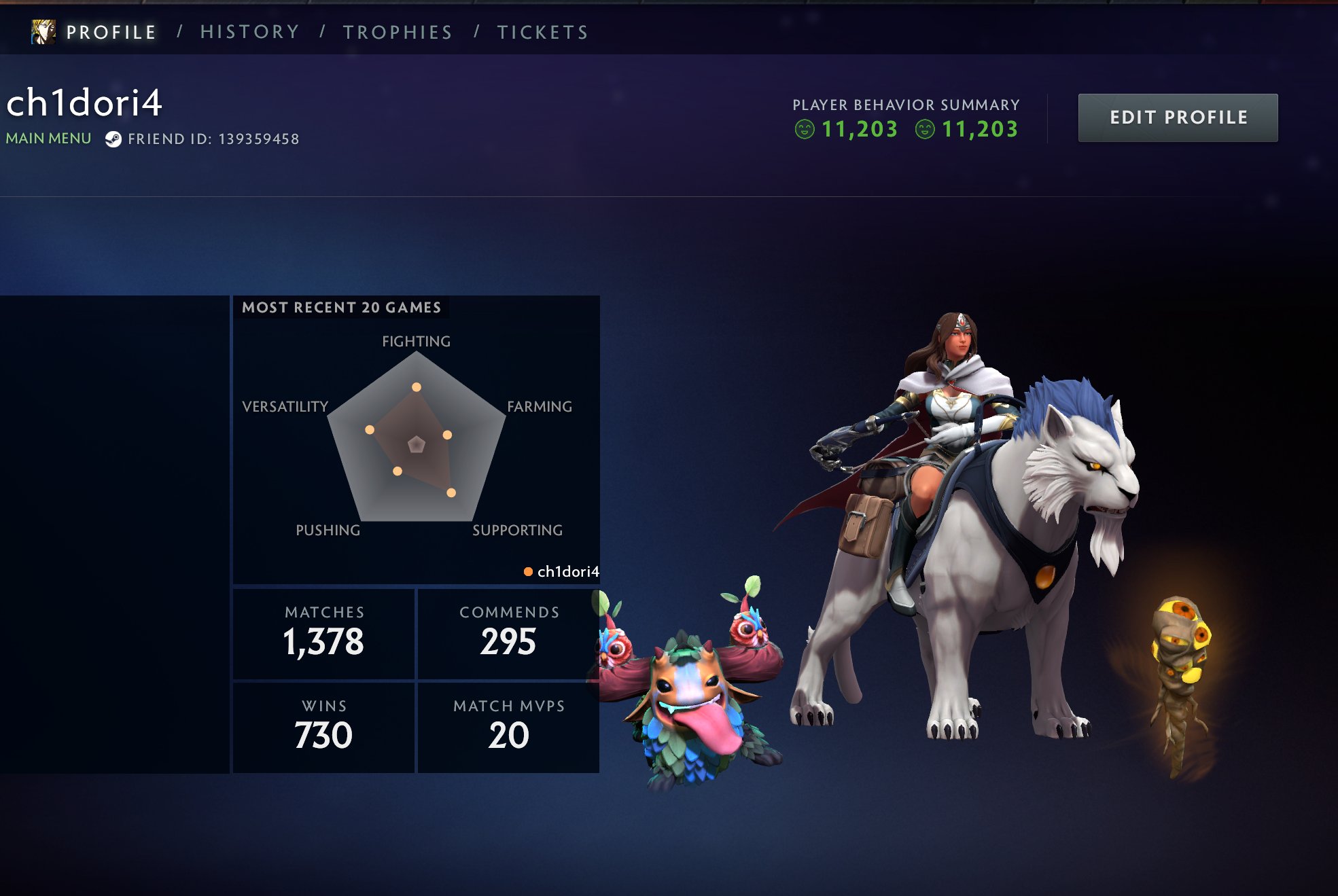Screen dimensions: 1338x896
Task: Switch to the HISTORY tab
Action: pyautogui.click(x=249, y=31)
